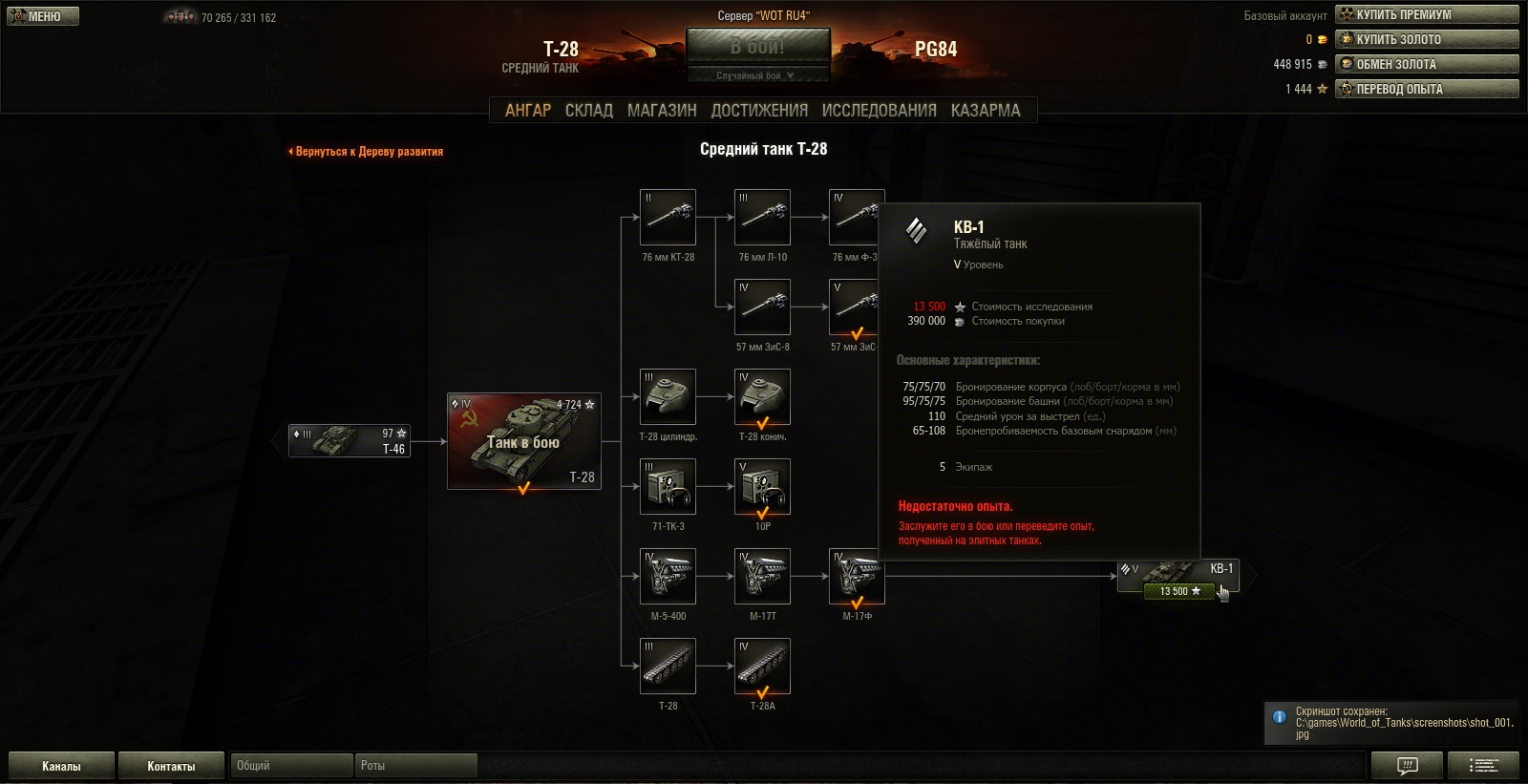Image resolution: width=1528 pixels, height=784 pixels.
Task: Switch to the Казарма tab
Action: pos(985,111)
